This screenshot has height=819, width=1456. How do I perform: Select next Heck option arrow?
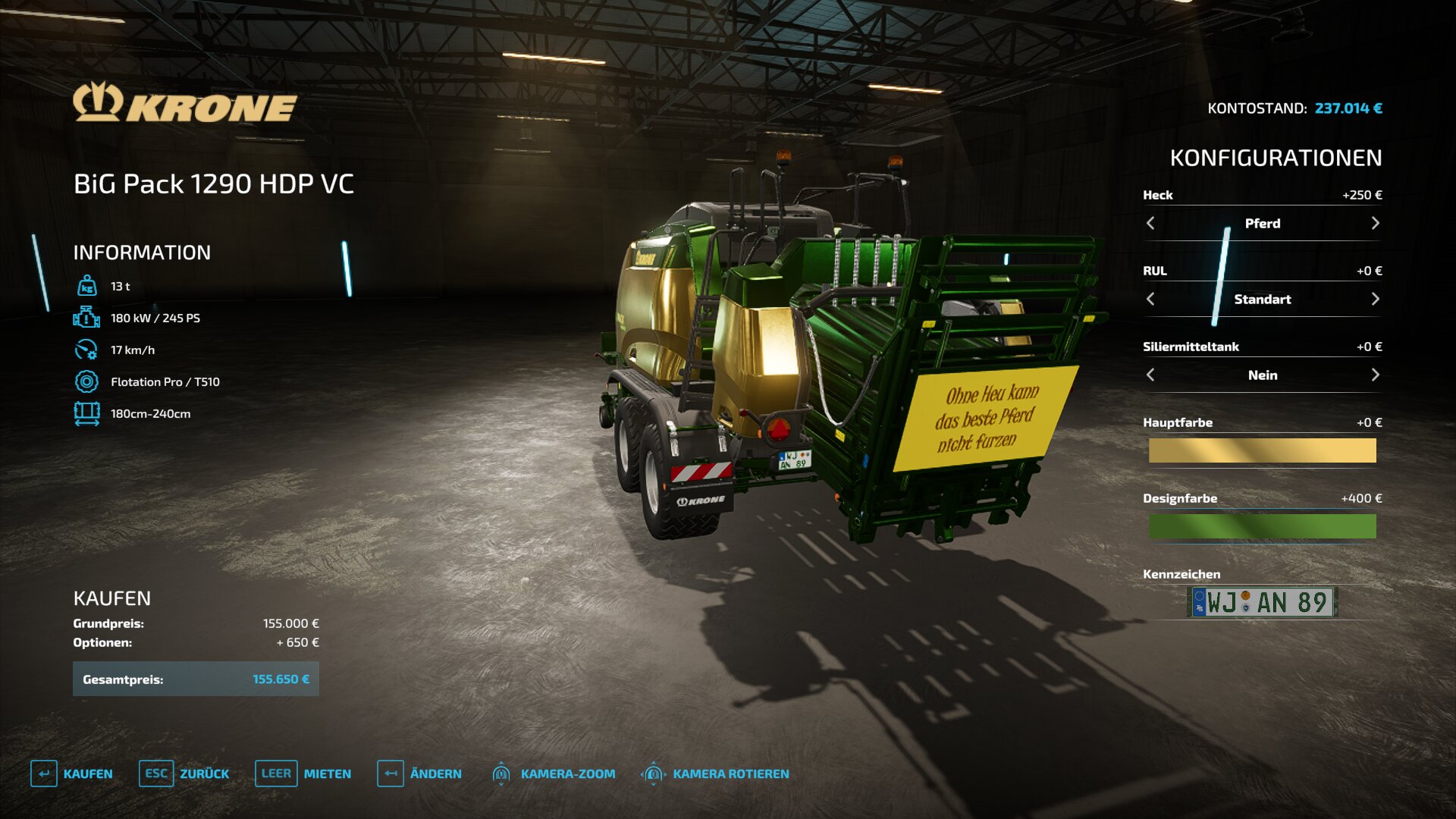pos(1375,223)
